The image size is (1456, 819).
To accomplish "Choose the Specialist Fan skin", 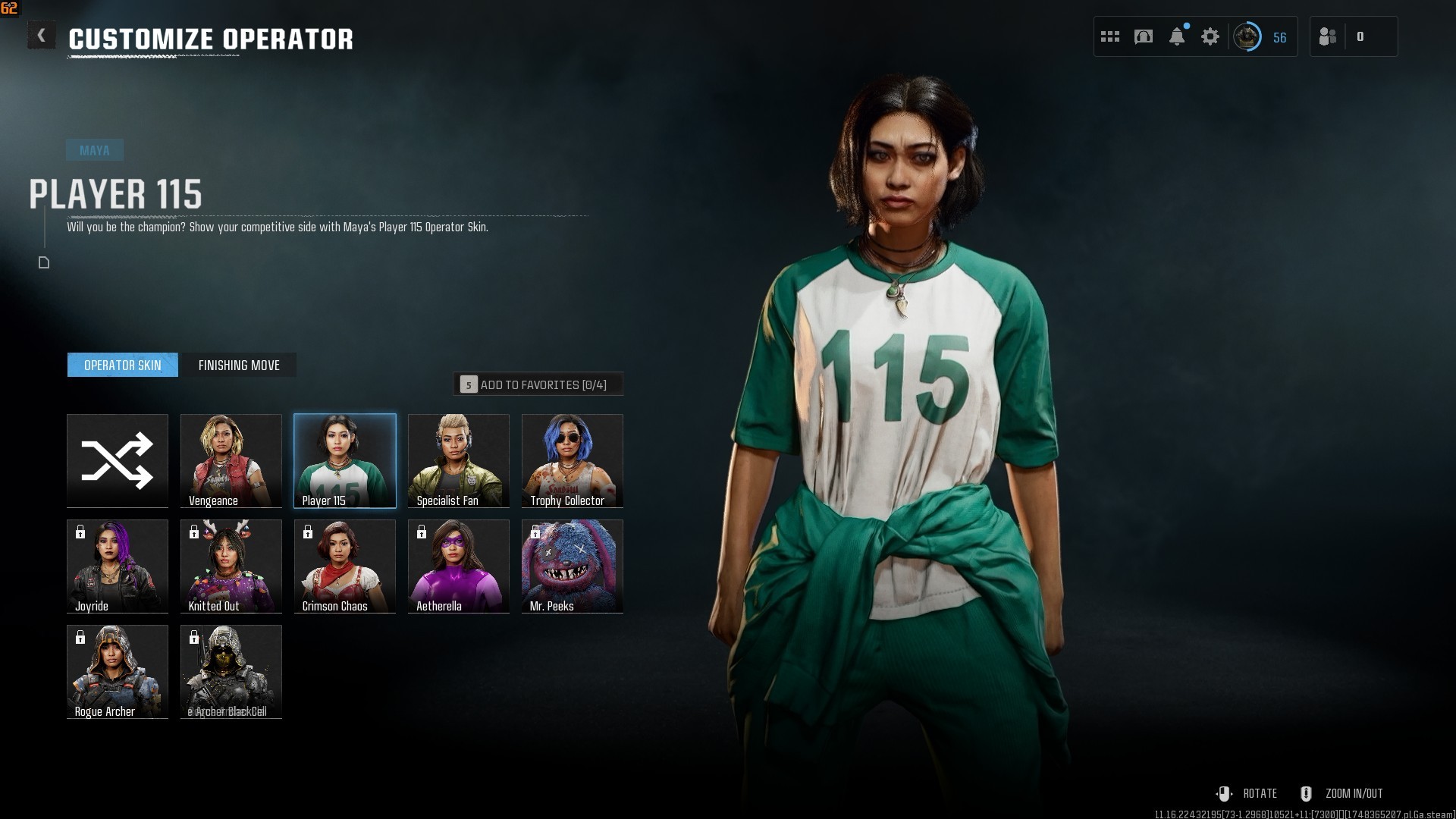I will tap(459, 460).
